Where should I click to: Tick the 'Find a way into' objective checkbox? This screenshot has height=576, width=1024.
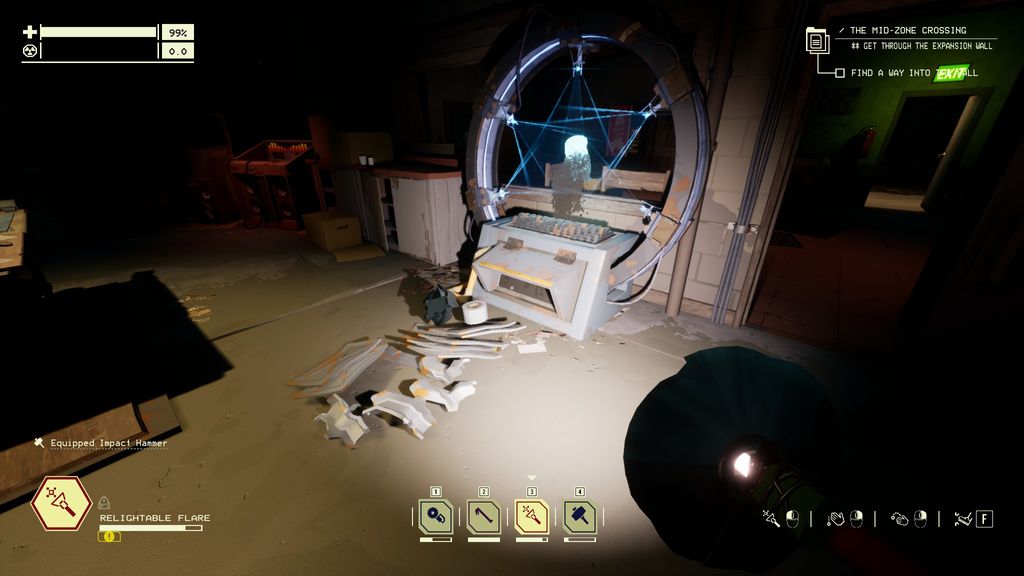click(x=839, y=73)
